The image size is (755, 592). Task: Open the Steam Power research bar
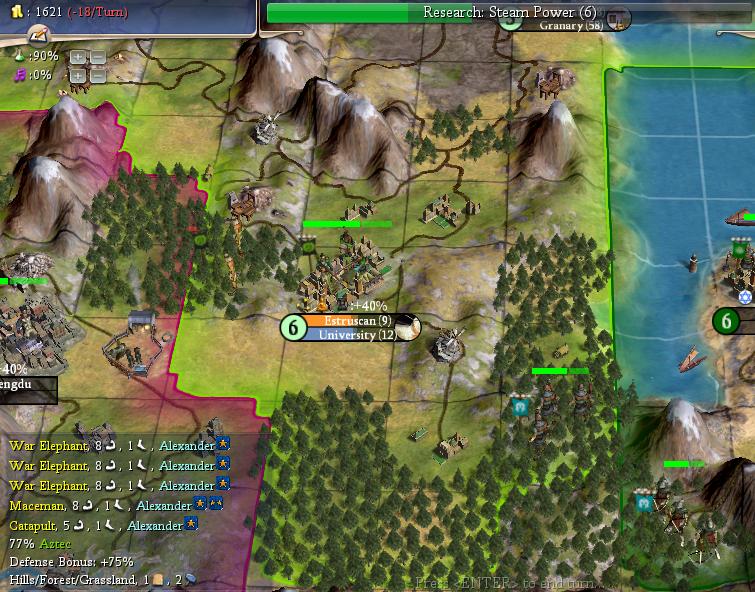click(x=510, y=12)
